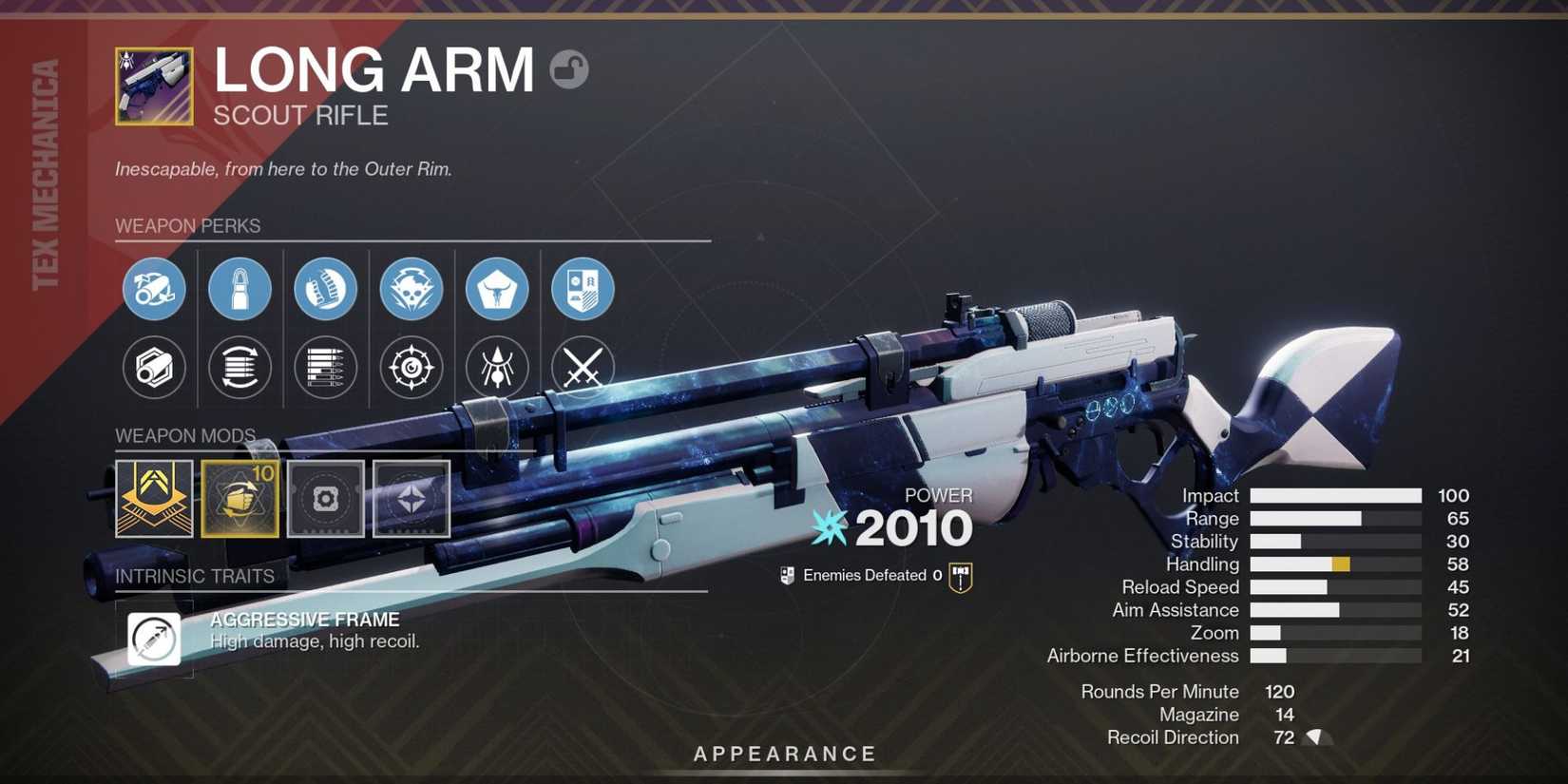Select the bullet-shaped magazine perk icon
Image resolution: width=1568 pixels, height=784 pixels.
point(240,290)
